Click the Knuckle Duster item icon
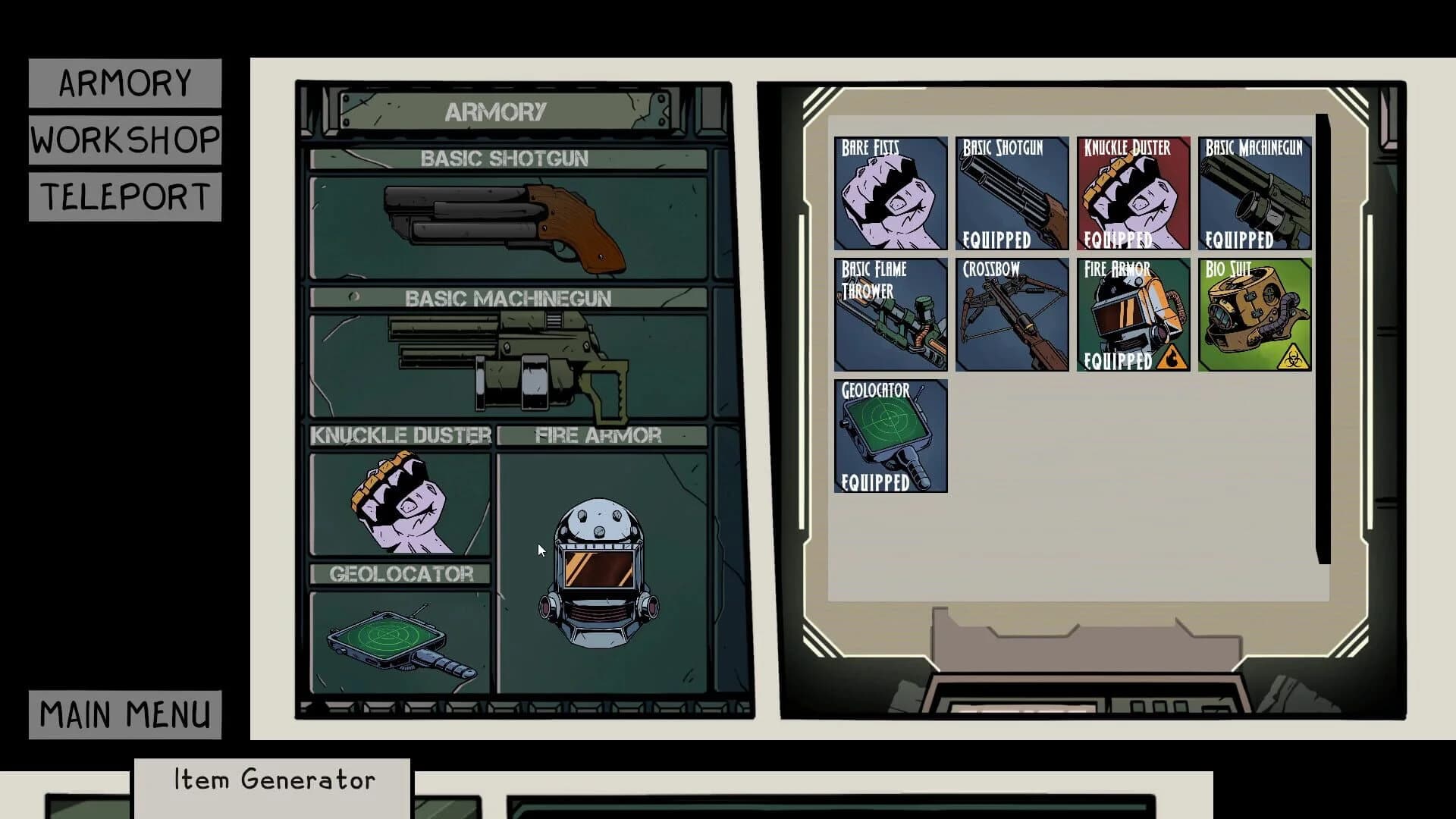This screenshot has width=1456, height=819. point(1133,194)
